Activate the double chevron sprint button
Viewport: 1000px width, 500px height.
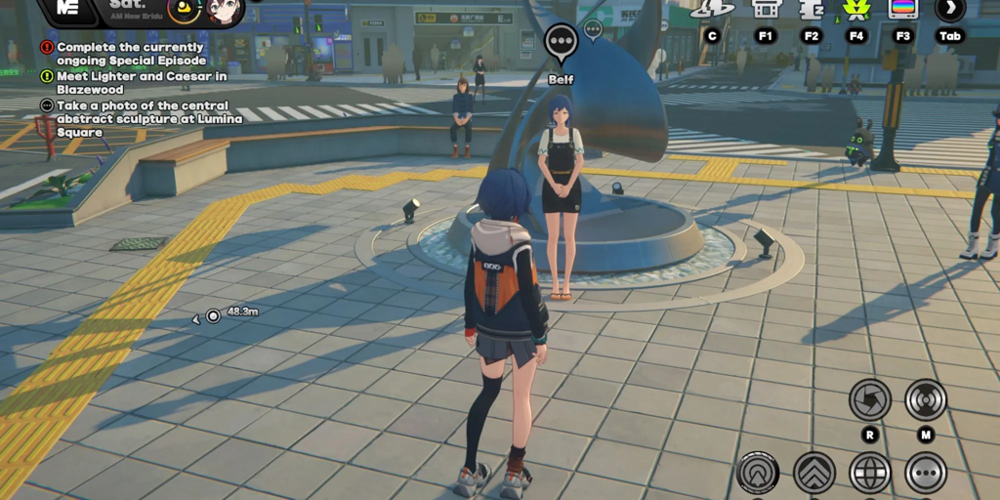814,472
